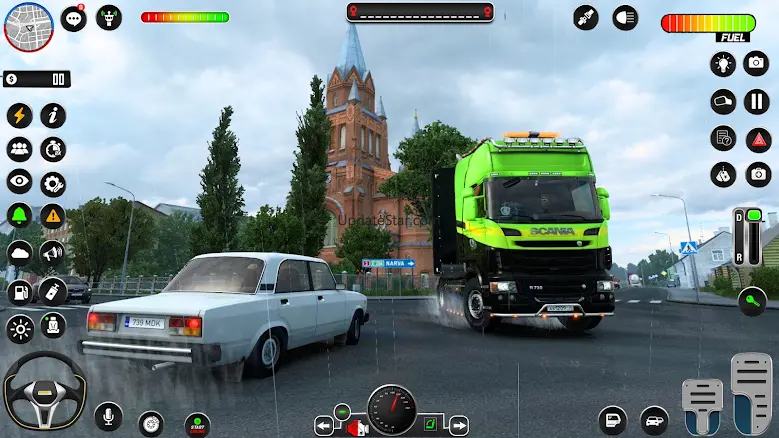The image size is (779, 438).
Task: Step on the brake pedal
Action: click(702, 407)
